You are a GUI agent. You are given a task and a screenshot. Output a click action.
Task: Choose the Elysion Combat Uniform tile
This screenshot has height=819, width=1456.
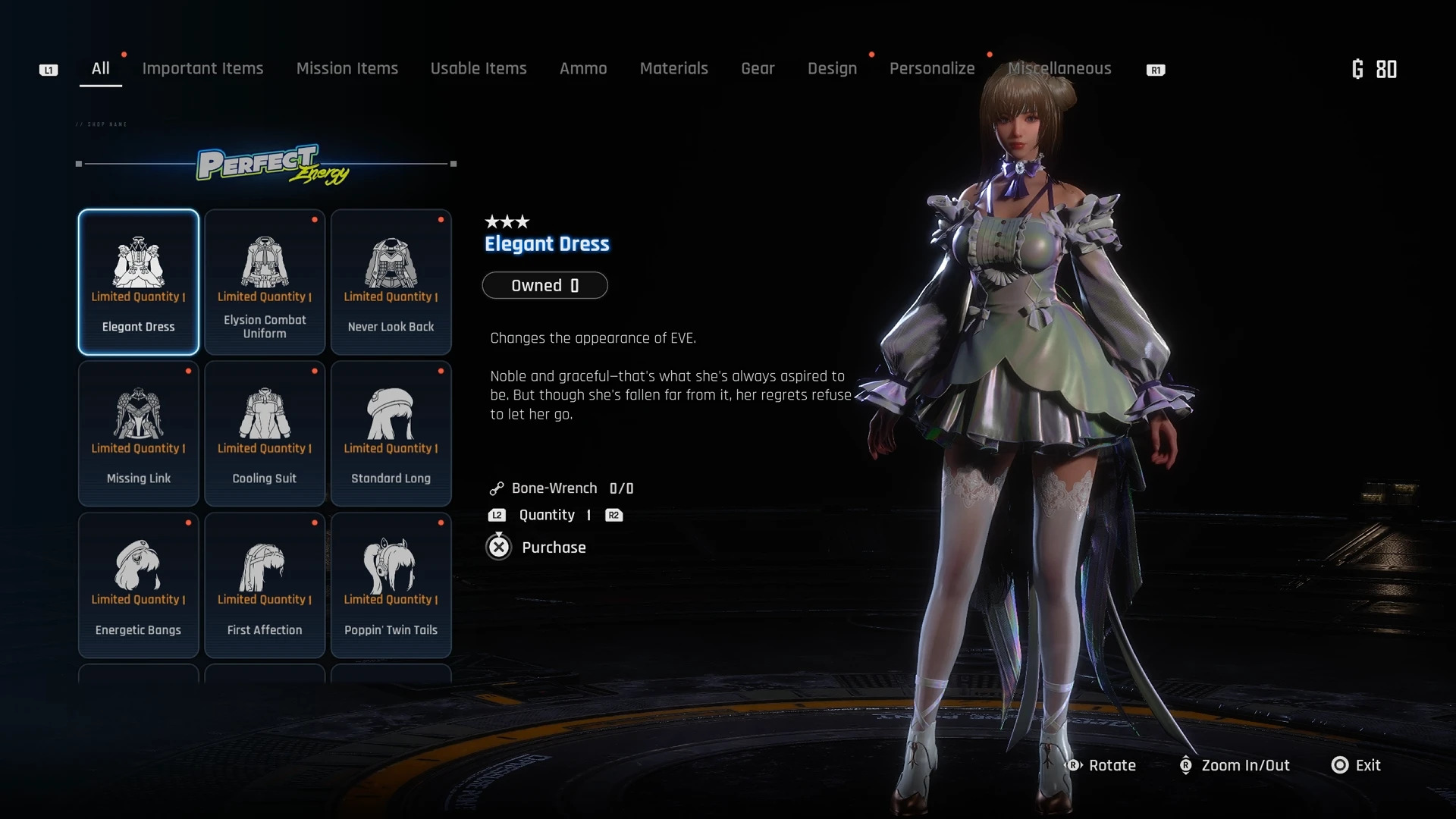point(265,282)
